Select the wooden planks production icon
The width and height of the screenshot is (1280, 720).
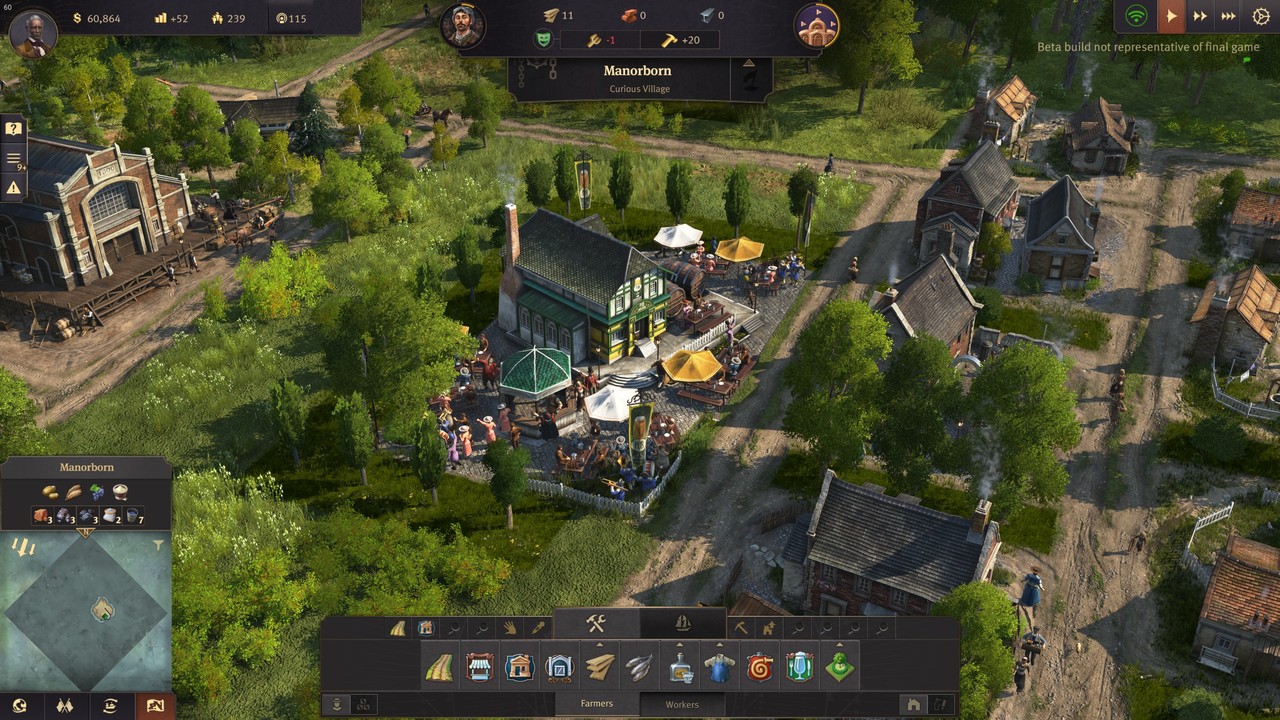point(600,667)
